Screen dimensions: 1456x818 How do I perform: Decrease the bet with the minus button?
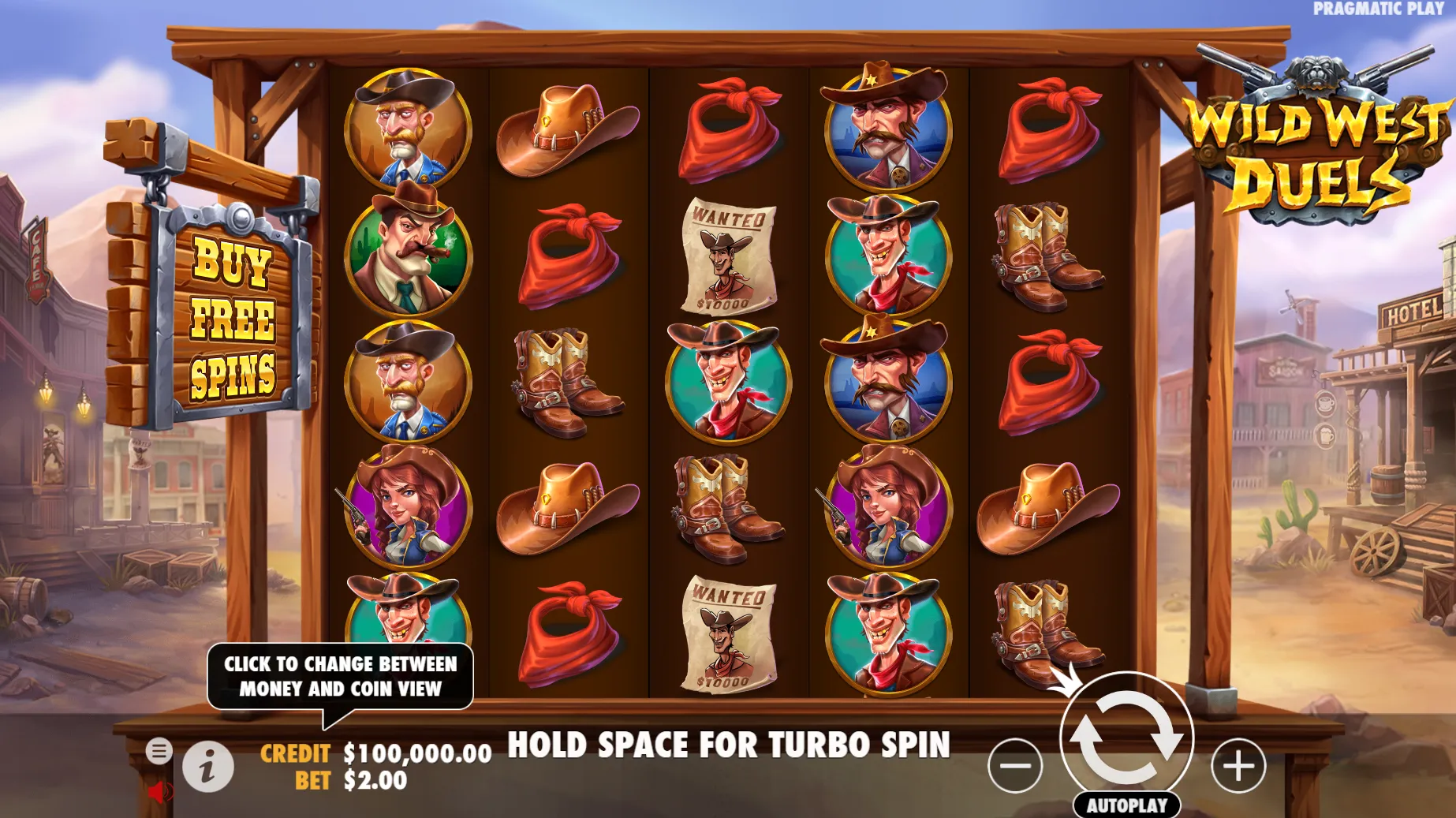1015,765
